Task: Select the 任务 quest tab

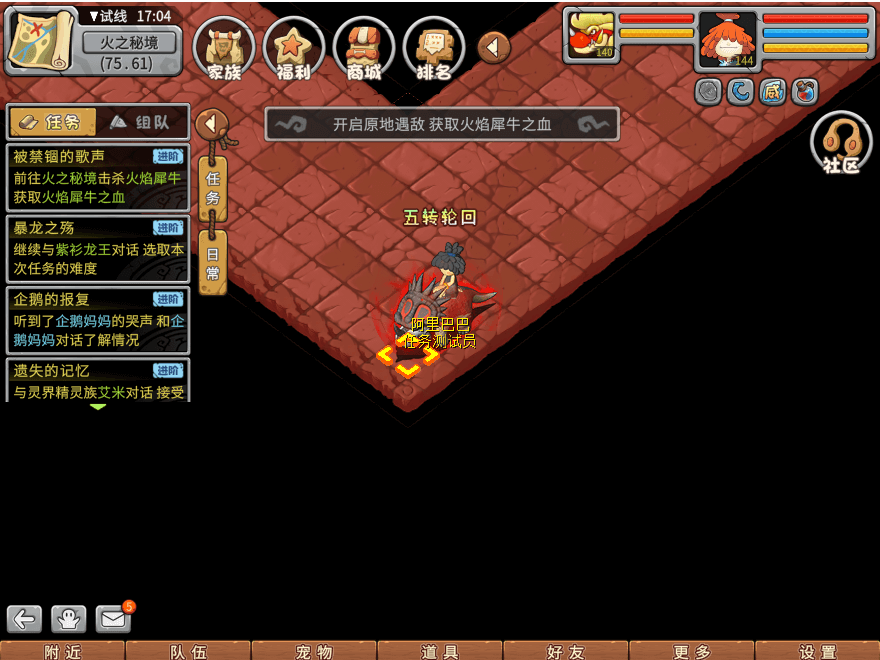Action: tap(52, 122)
